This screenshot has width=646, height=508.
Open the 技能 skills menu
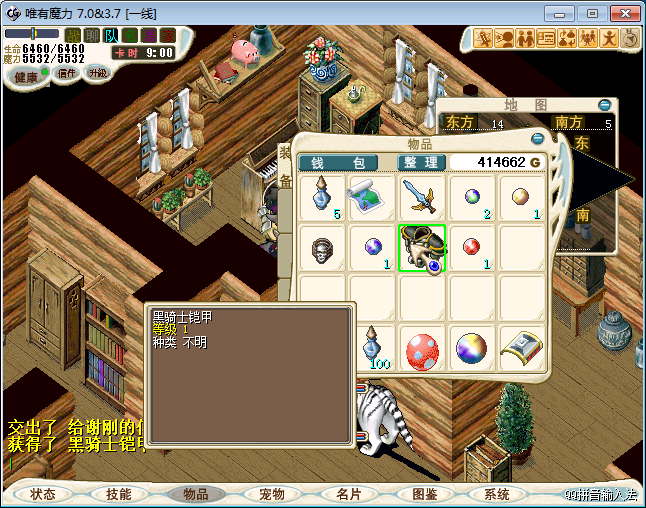(x=119, y=494)
